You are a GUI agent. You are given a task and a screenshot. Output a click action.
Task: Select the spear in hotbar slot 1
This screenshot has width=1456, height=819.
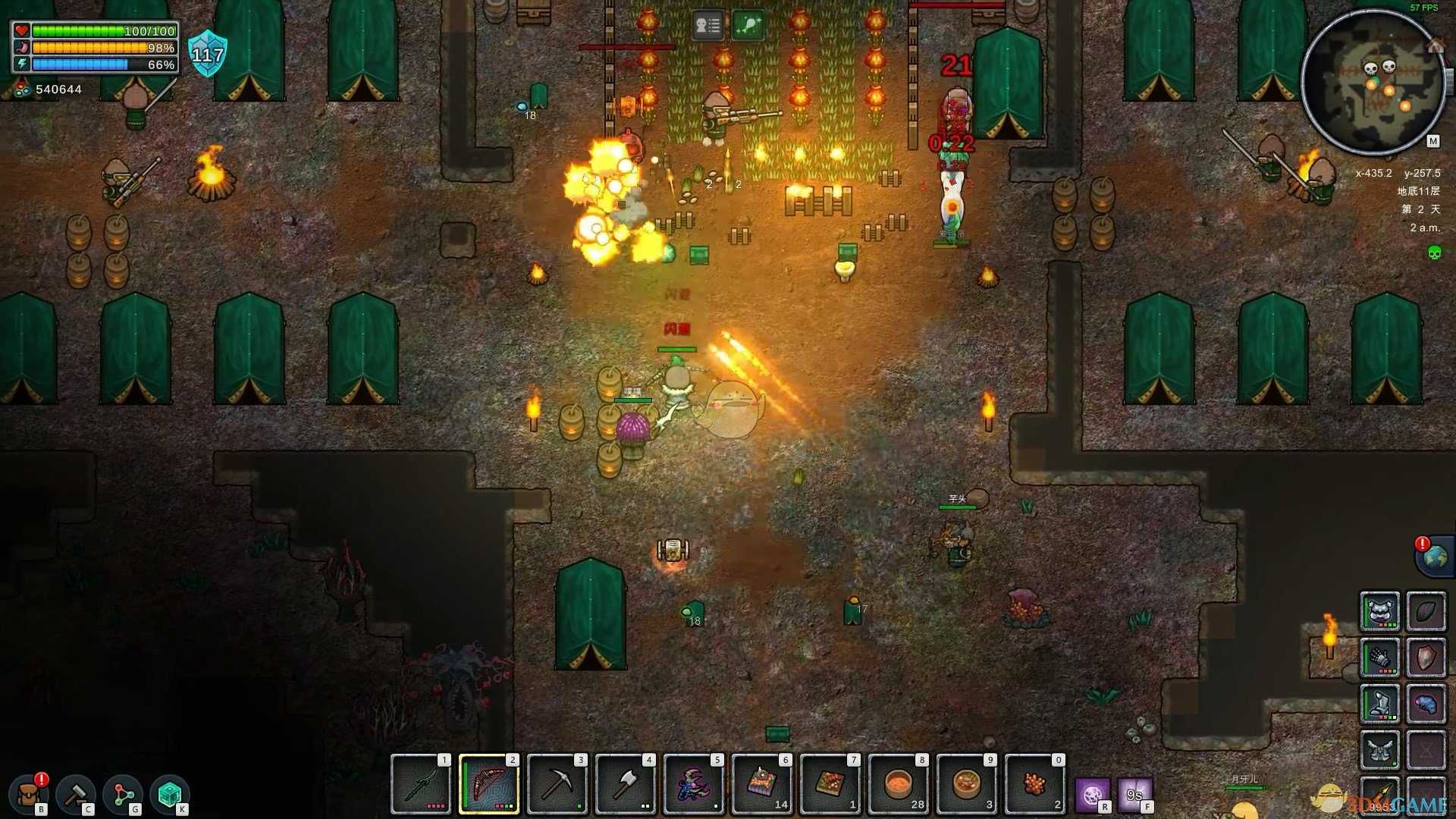421,784
